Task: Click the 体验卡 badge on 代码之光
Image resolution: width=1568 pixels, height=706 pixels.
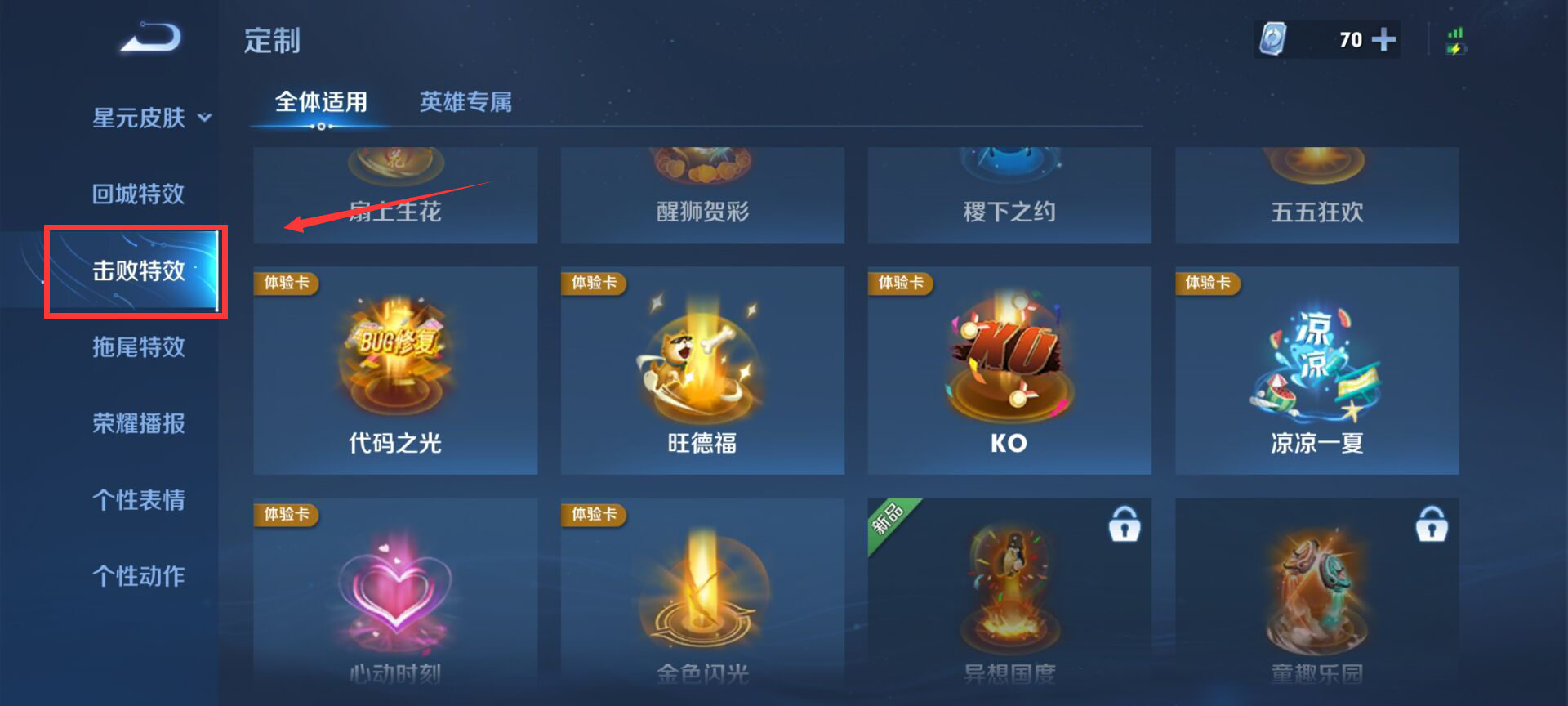Action: (284, 284)
